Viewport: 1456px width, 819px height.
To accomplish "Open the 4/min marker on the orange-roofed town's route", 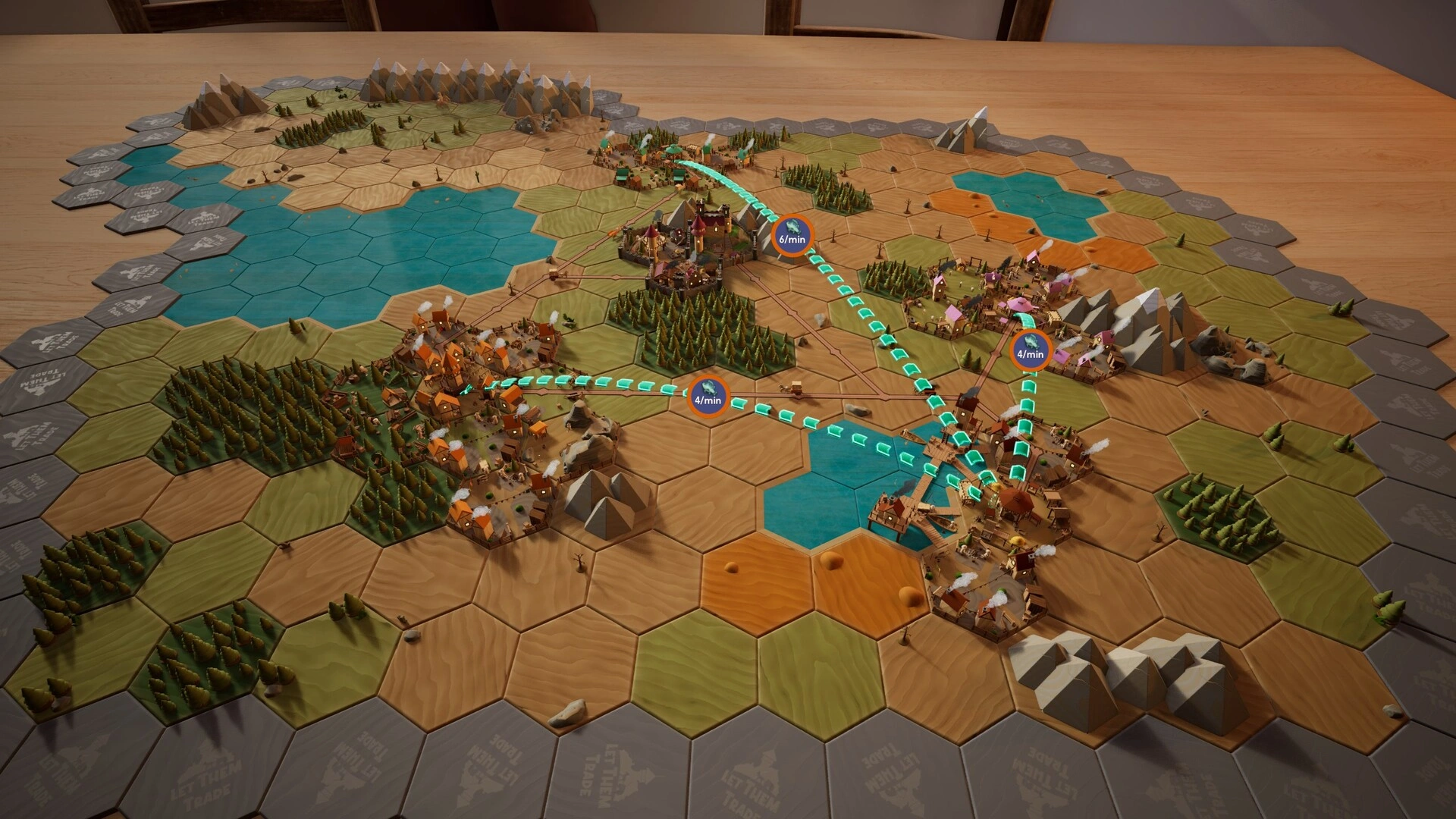I will [x=707, y=397].
